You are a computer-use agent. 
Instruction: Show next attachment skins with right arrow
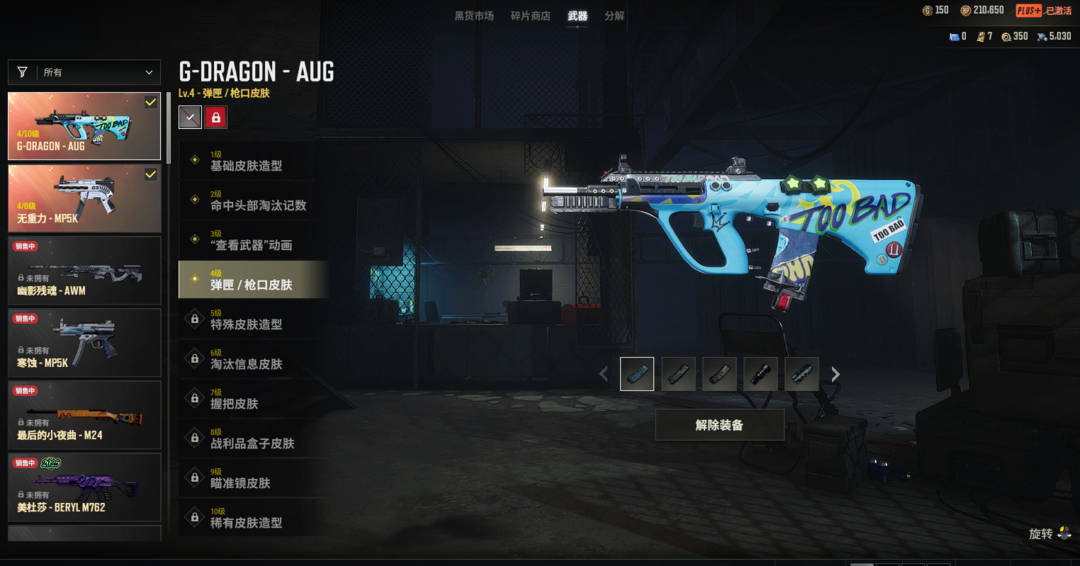click(x=836, y=374)
